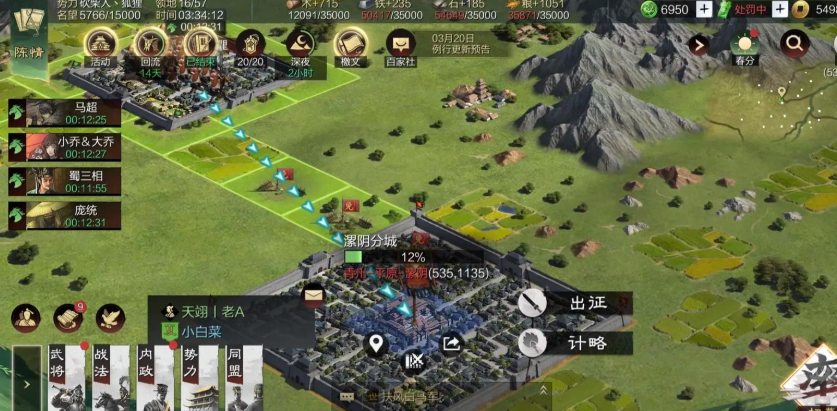Open the magnifier search button
The width and height of the screenshot is (837, 411).
(794, 44)
